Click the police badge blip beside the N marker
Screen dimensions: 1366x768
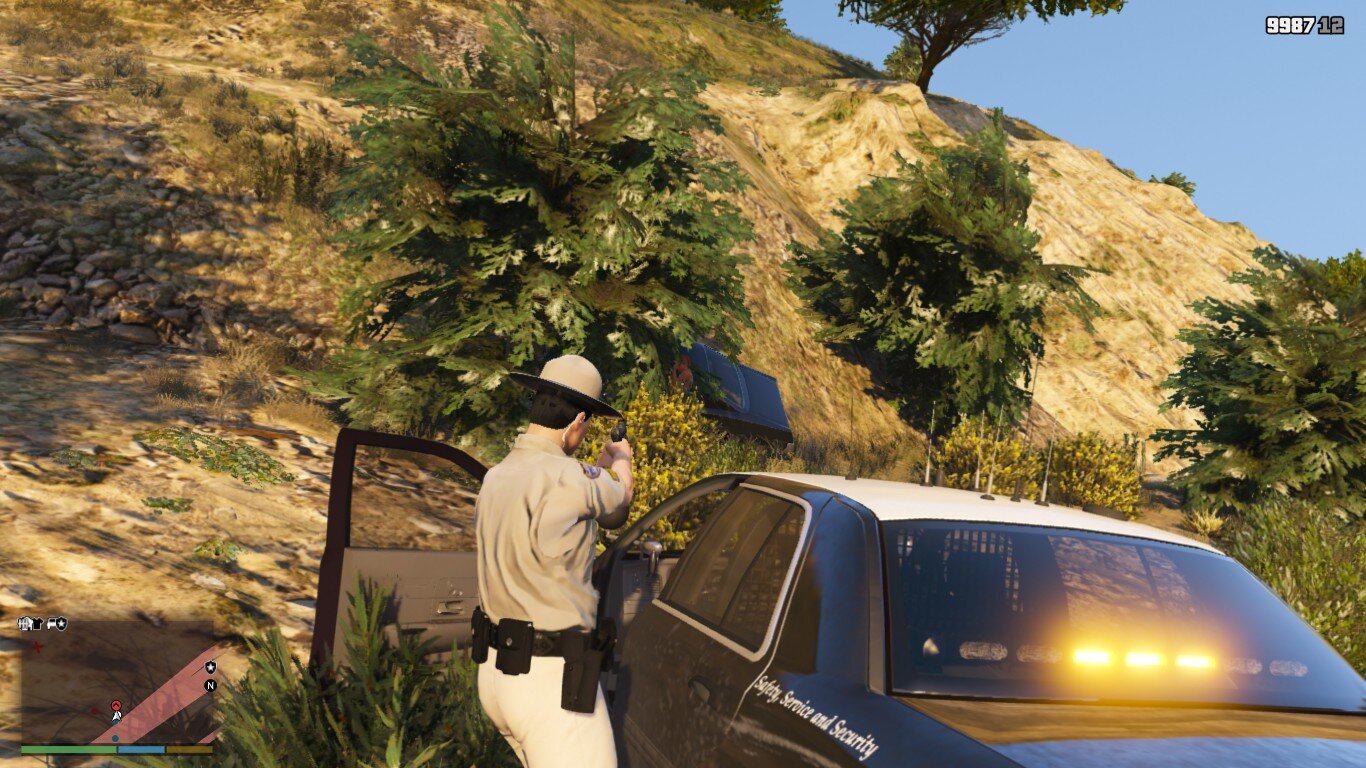click(210, 667)
